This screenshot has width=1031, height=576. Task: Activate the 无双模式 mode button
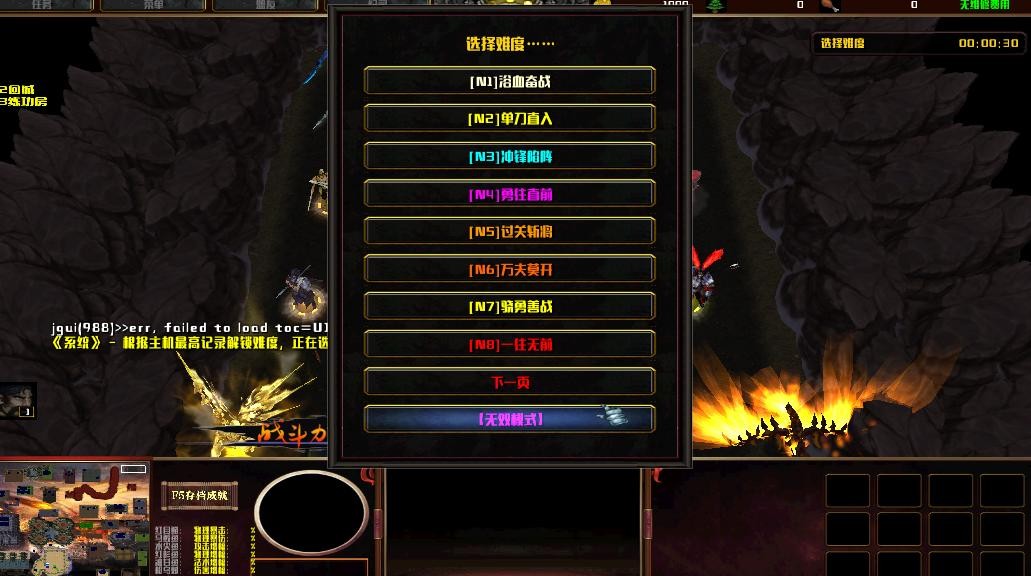point(509,420)
